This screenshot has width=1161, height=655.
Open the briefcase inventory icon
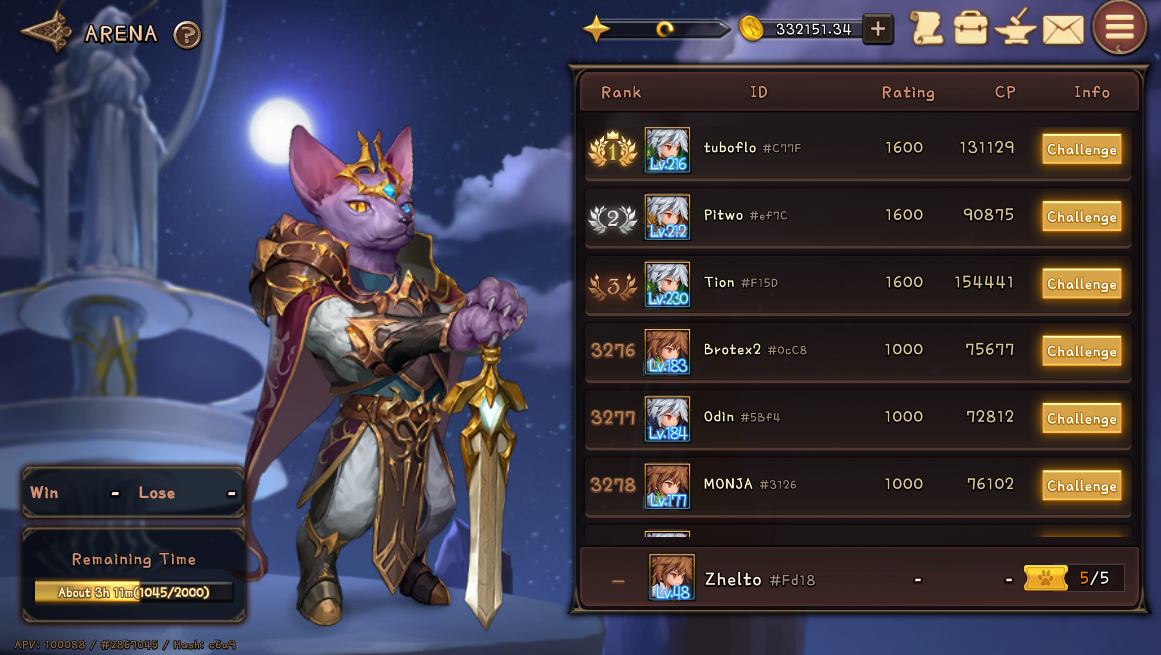[x=970, y=28]
